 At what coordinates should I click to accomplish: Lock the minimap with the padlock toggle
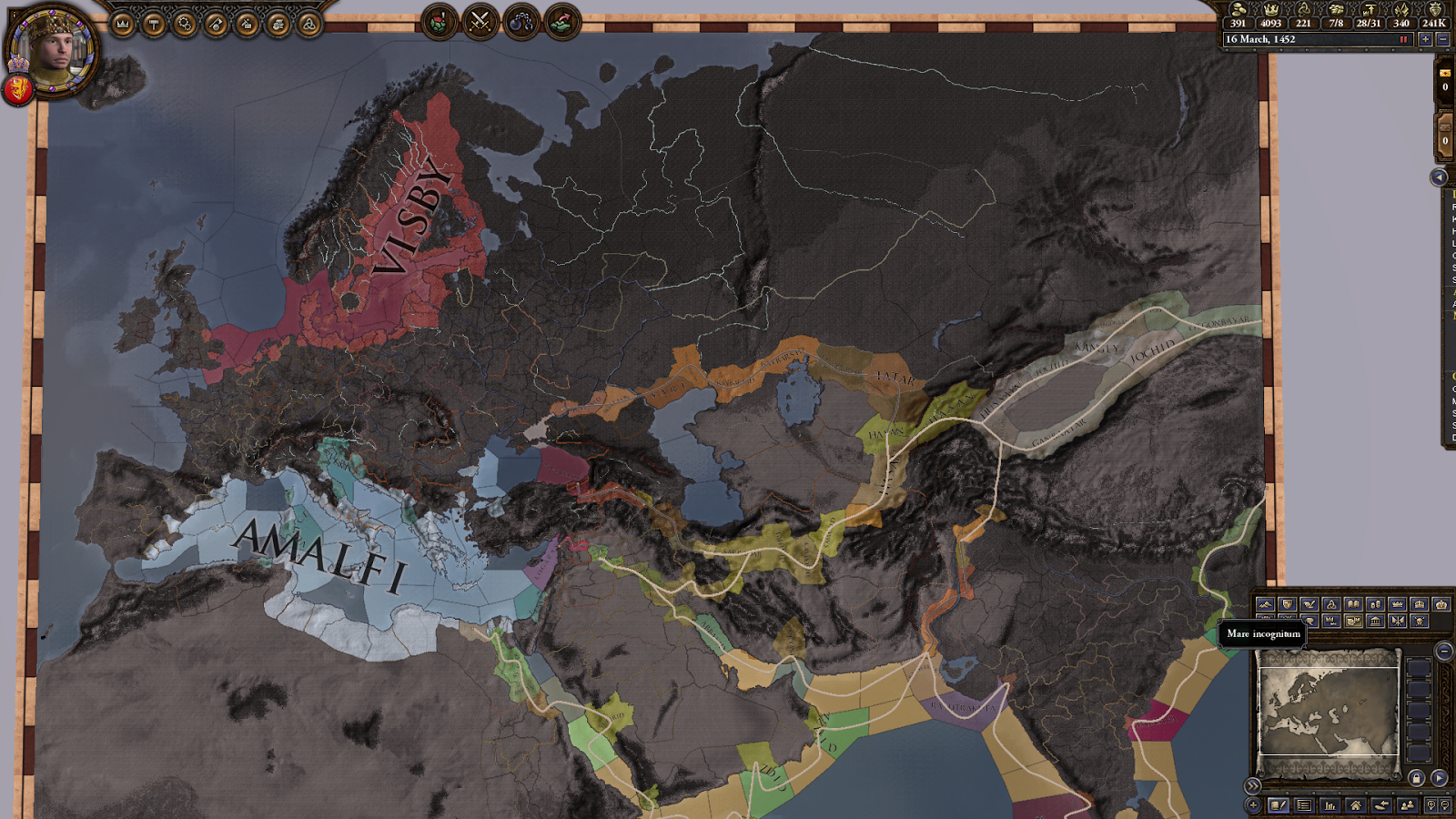pyautogui.click(x=1416, y=779)
